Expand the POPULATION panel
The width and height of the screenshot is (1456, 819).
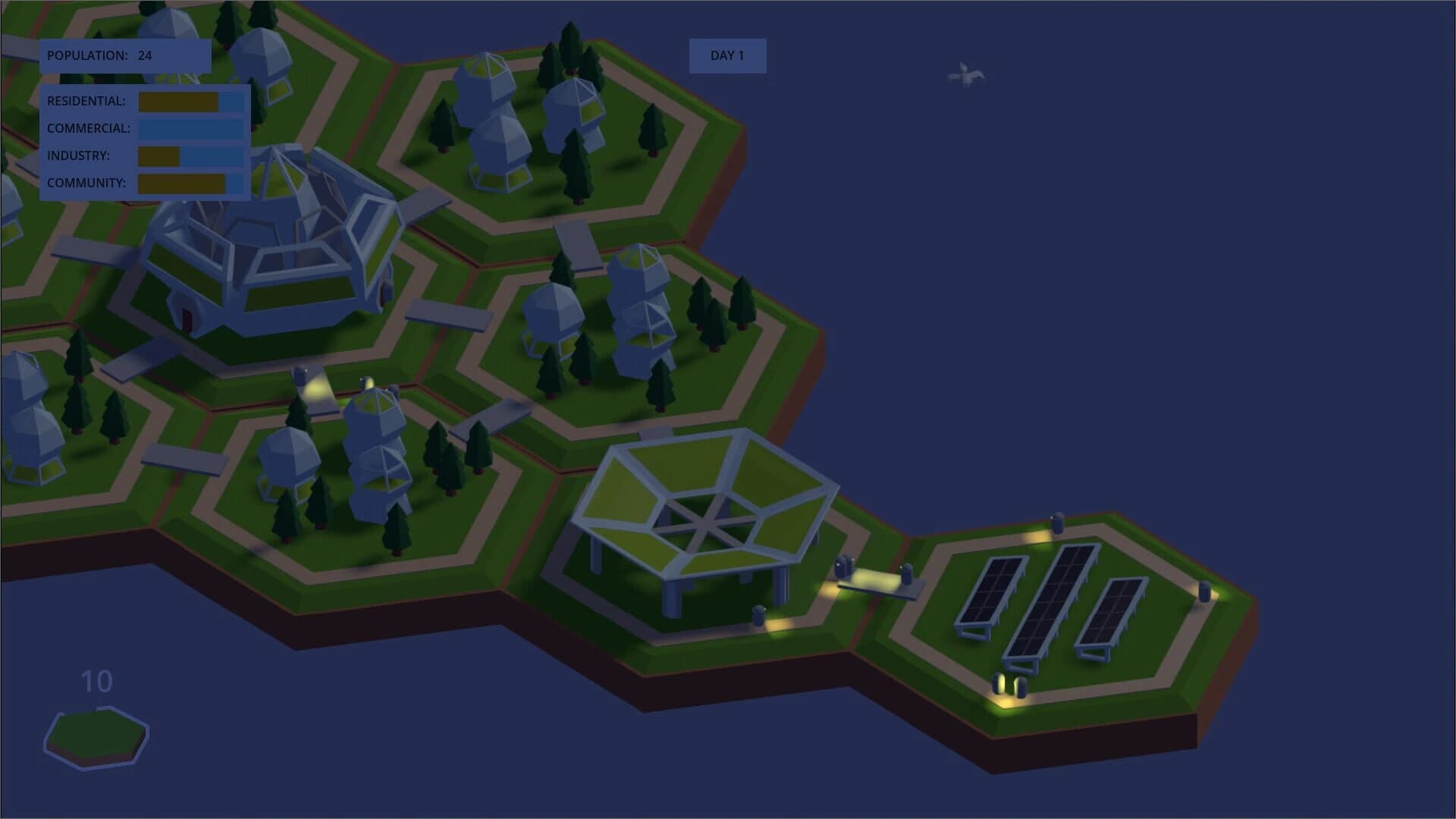pyautogui.click(x=125, y=55)
